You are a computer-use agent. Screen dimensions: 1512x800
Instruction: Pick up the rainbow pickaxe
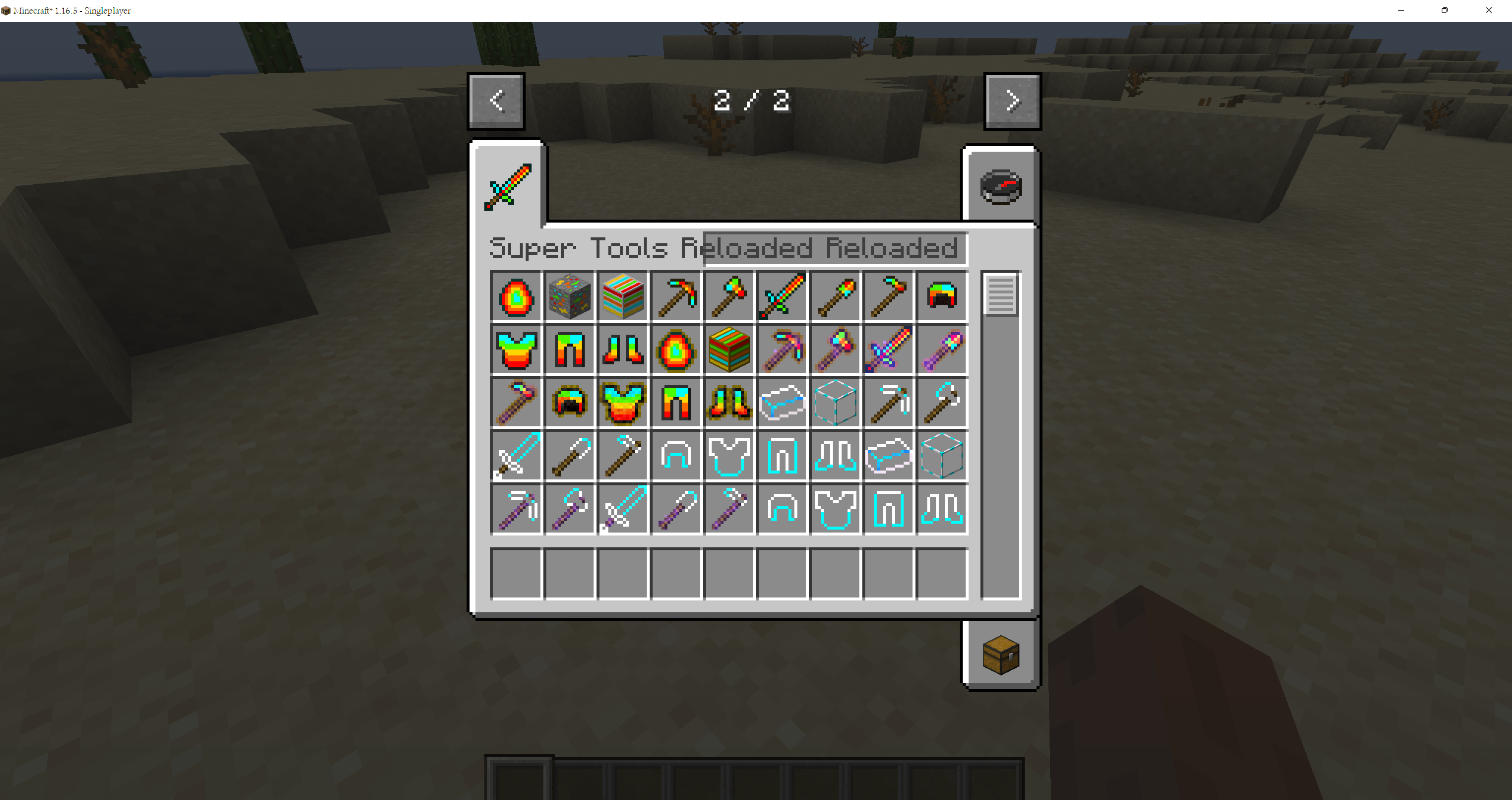click(x=676, y=296)
